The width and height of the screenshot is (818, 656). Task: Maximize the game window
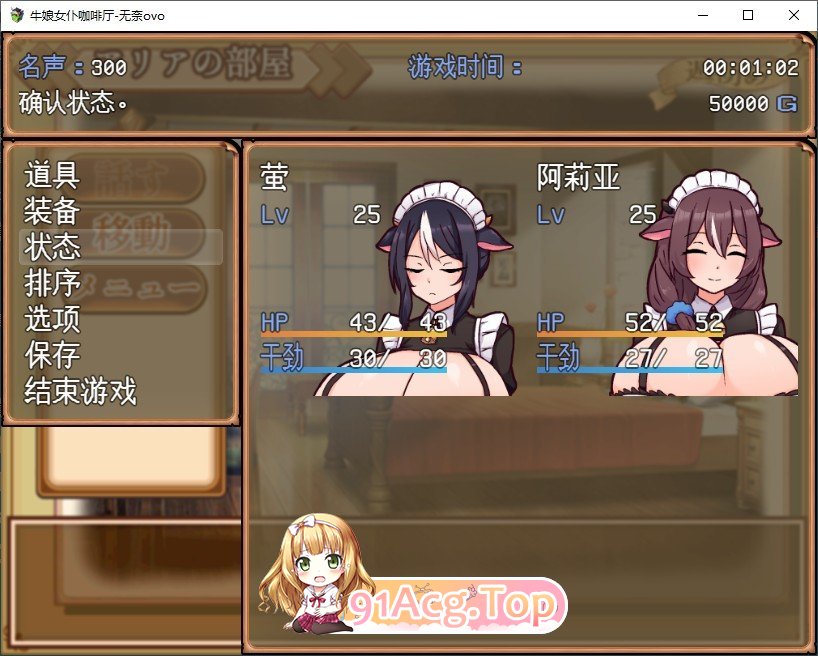(x=748, y=15)
